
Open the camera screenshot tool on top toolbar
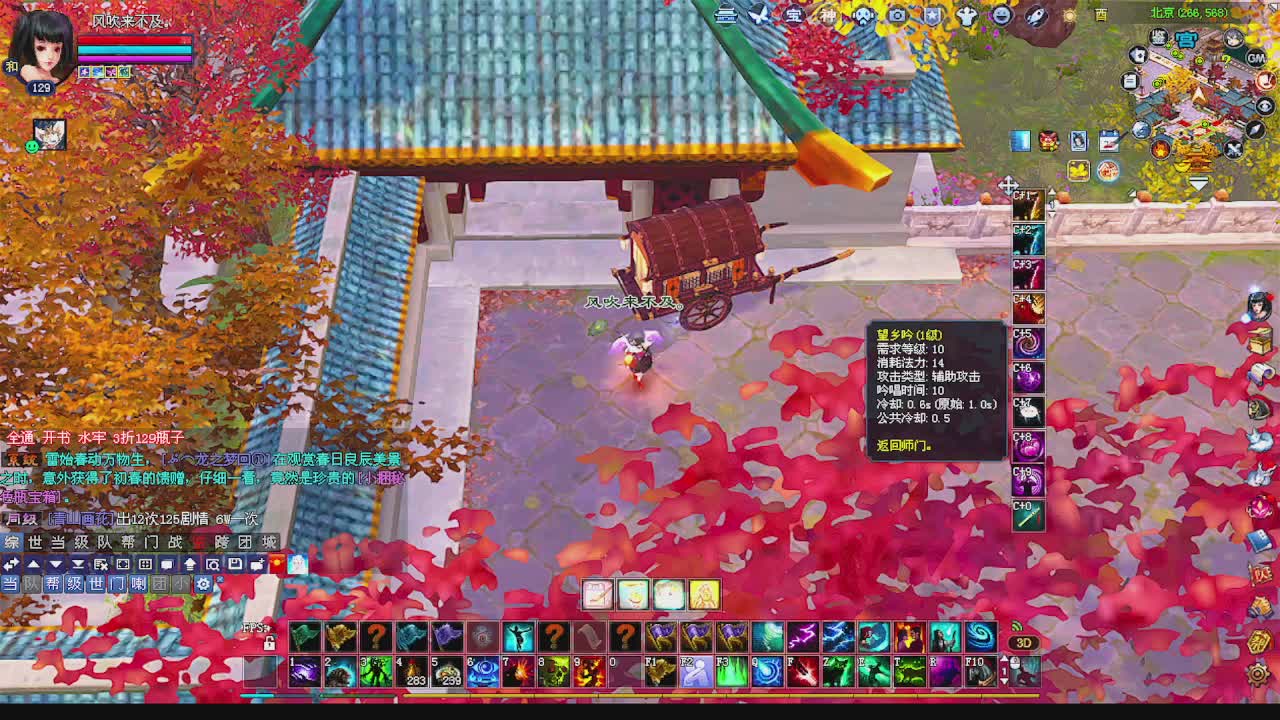coord(895,15)
